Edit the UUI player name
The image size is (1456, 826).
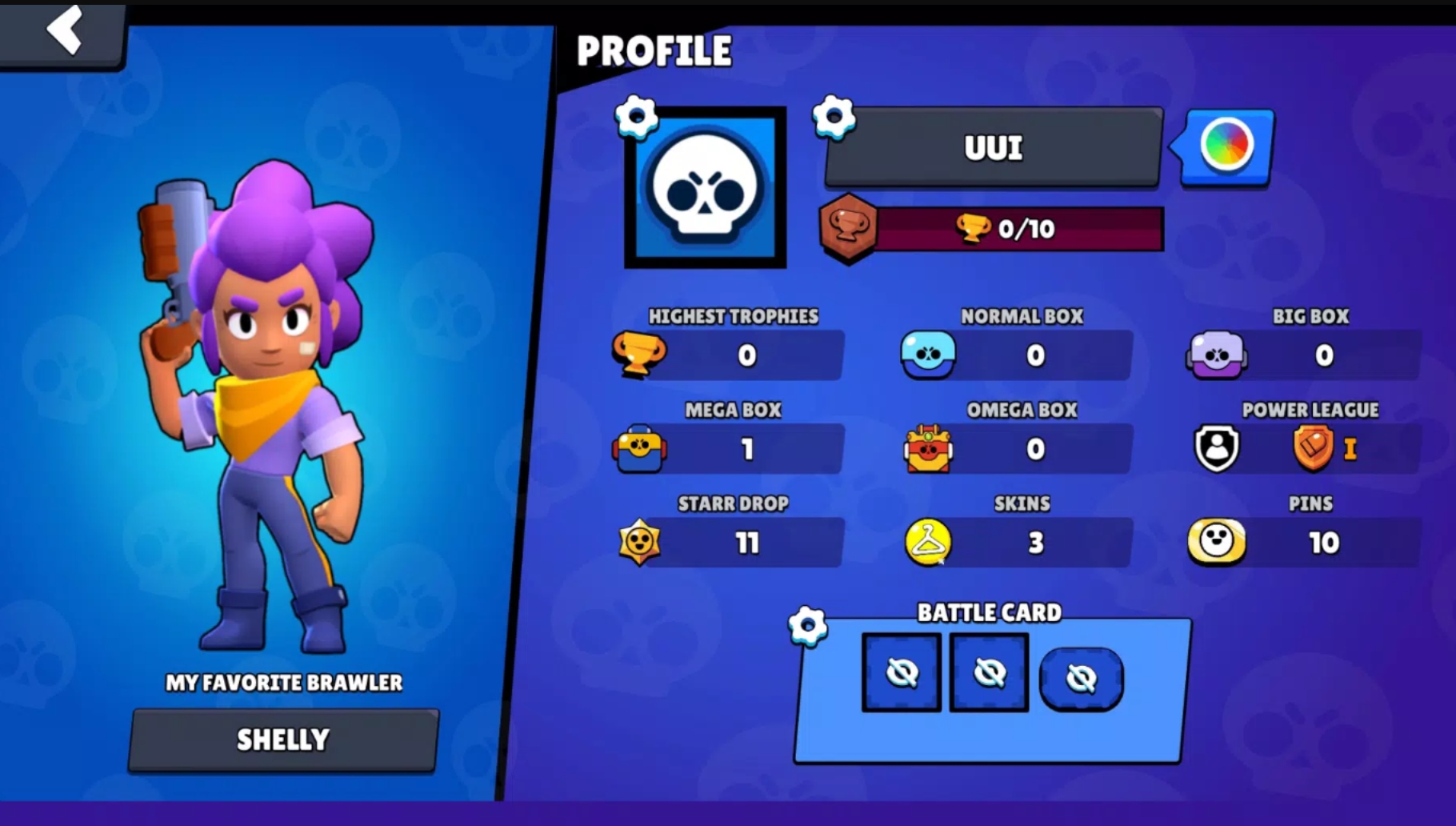pyautogui.click(x=993, y=148)
